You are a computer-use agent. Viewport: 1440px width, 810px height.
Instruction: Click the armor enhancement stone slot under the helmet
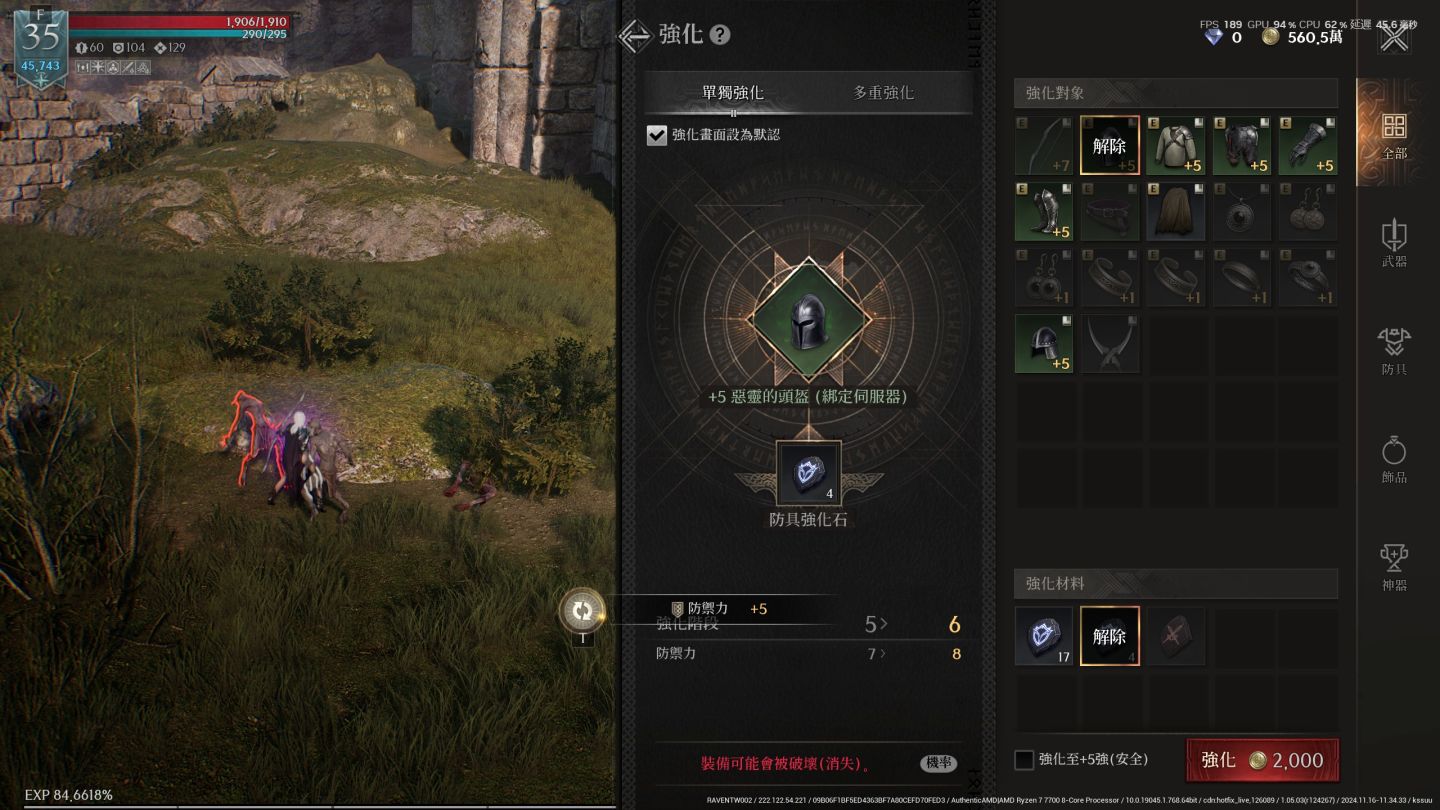[808, 474]
